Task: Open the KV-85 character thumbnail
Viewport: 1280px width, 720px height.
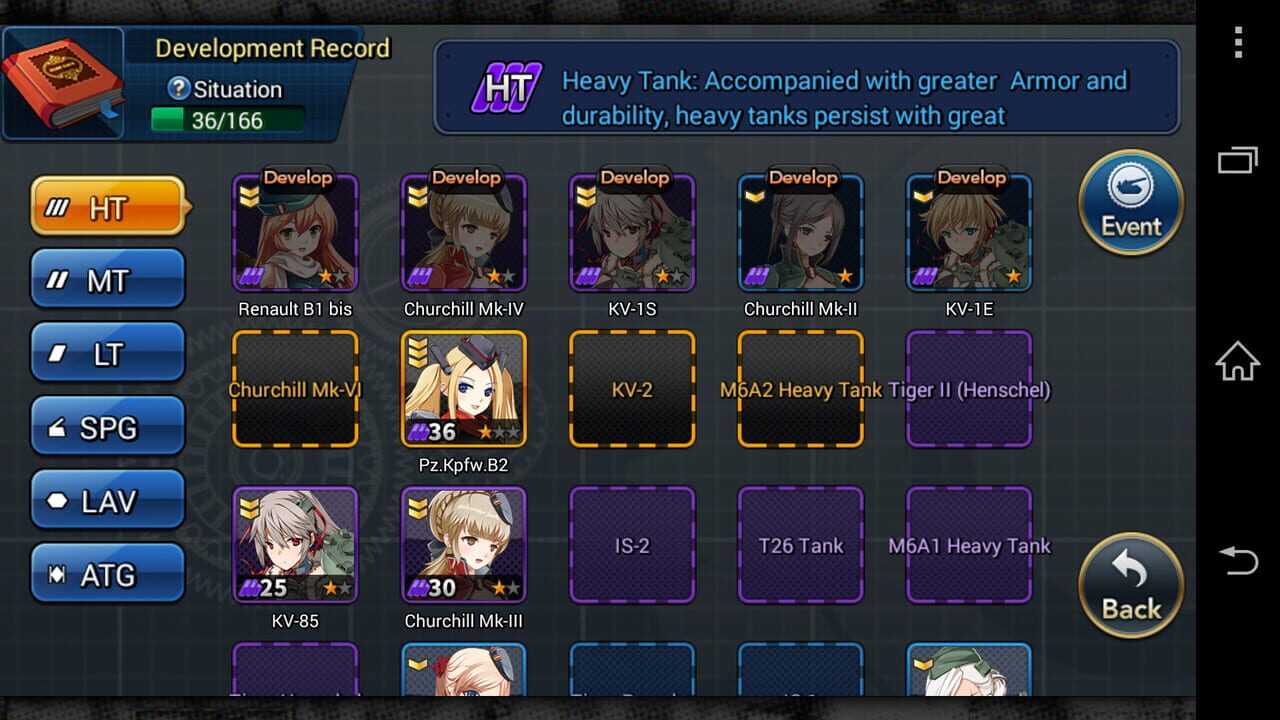Action: 294,545
